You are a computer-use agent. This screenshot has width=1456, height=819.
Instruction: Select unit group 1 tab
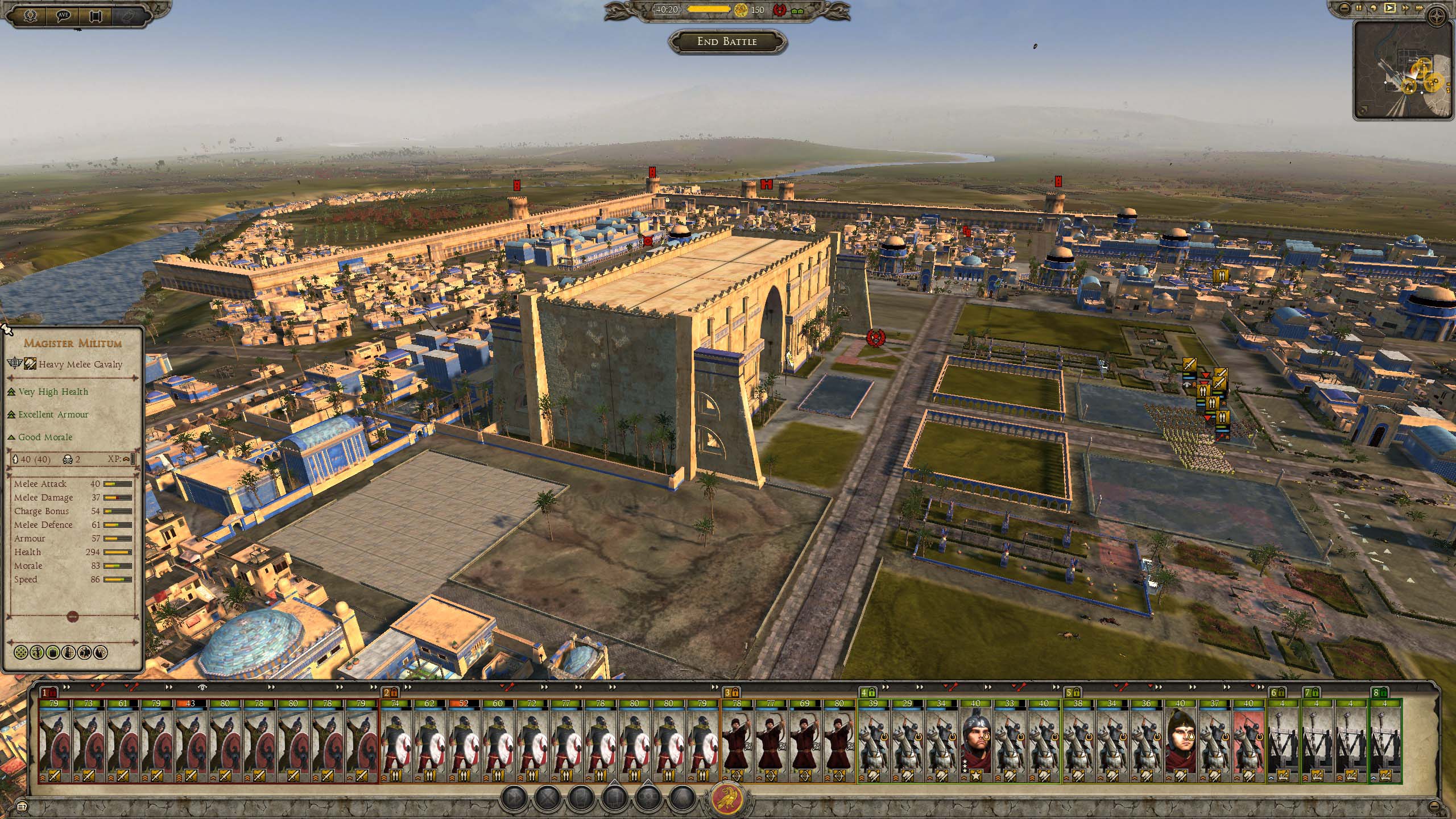point(49,693)
